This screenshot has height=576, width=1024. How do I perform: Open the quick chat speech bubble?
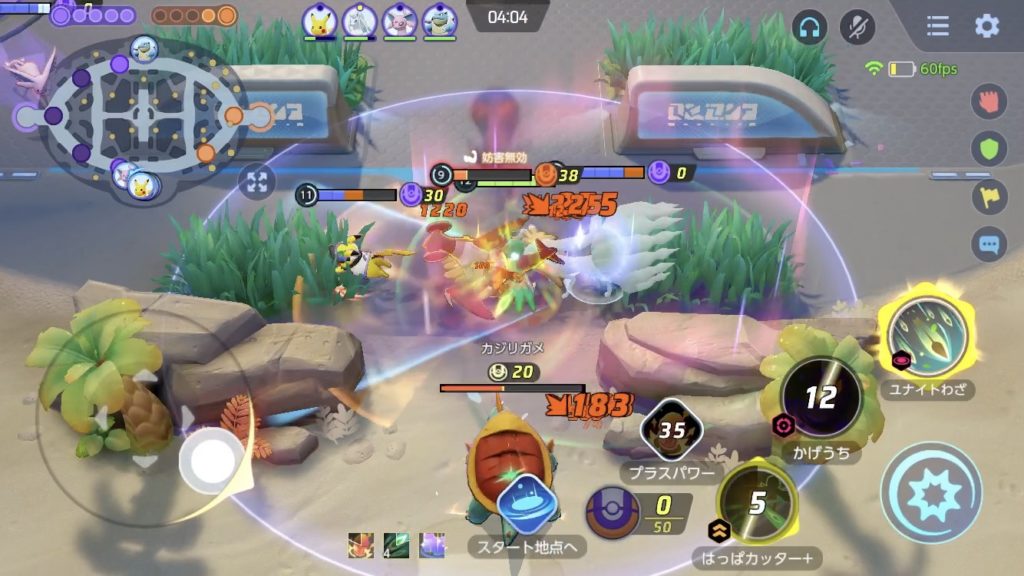click(989, 242)
